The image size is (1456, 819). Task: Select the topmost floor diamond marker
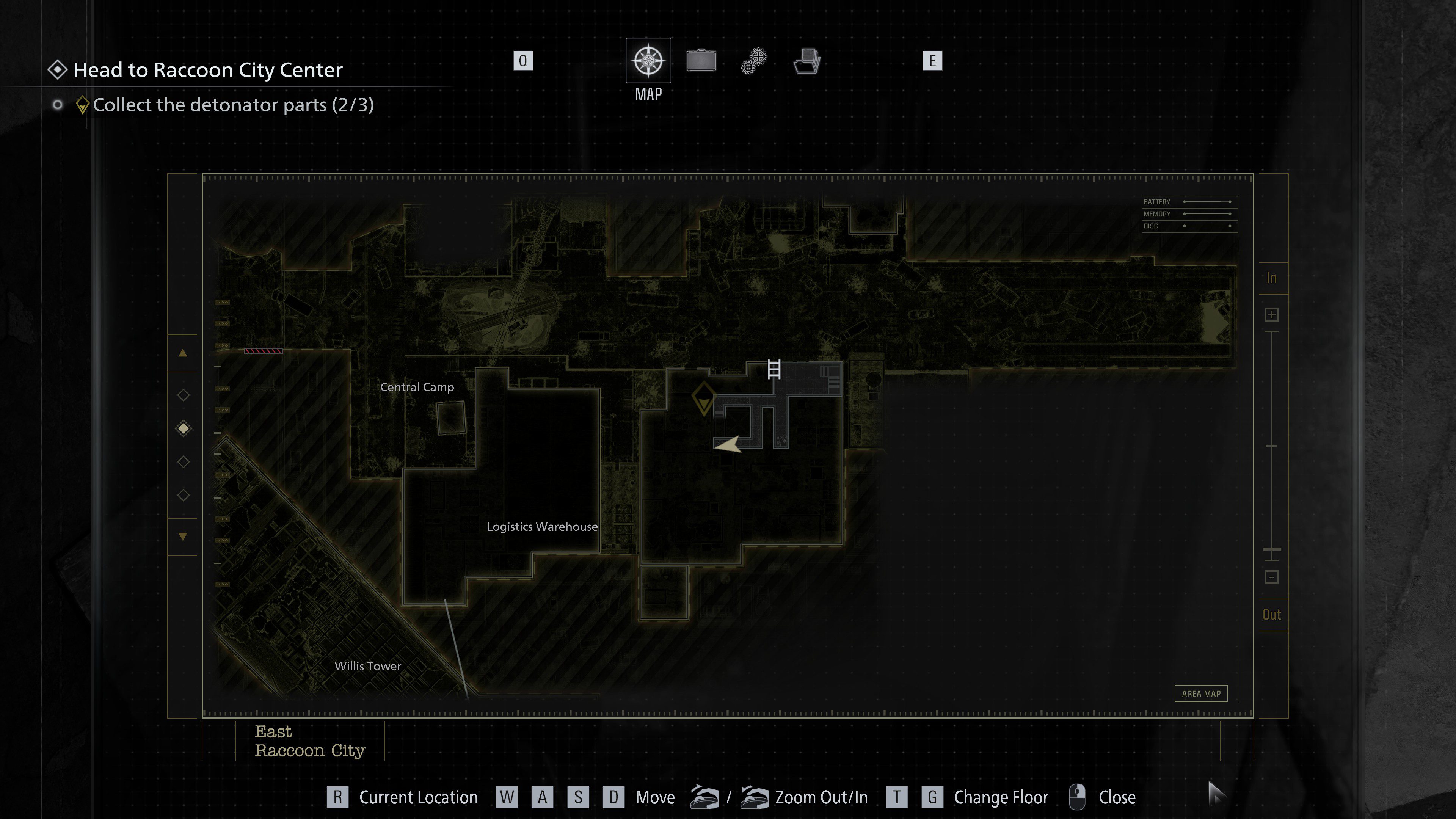point(182,395)
